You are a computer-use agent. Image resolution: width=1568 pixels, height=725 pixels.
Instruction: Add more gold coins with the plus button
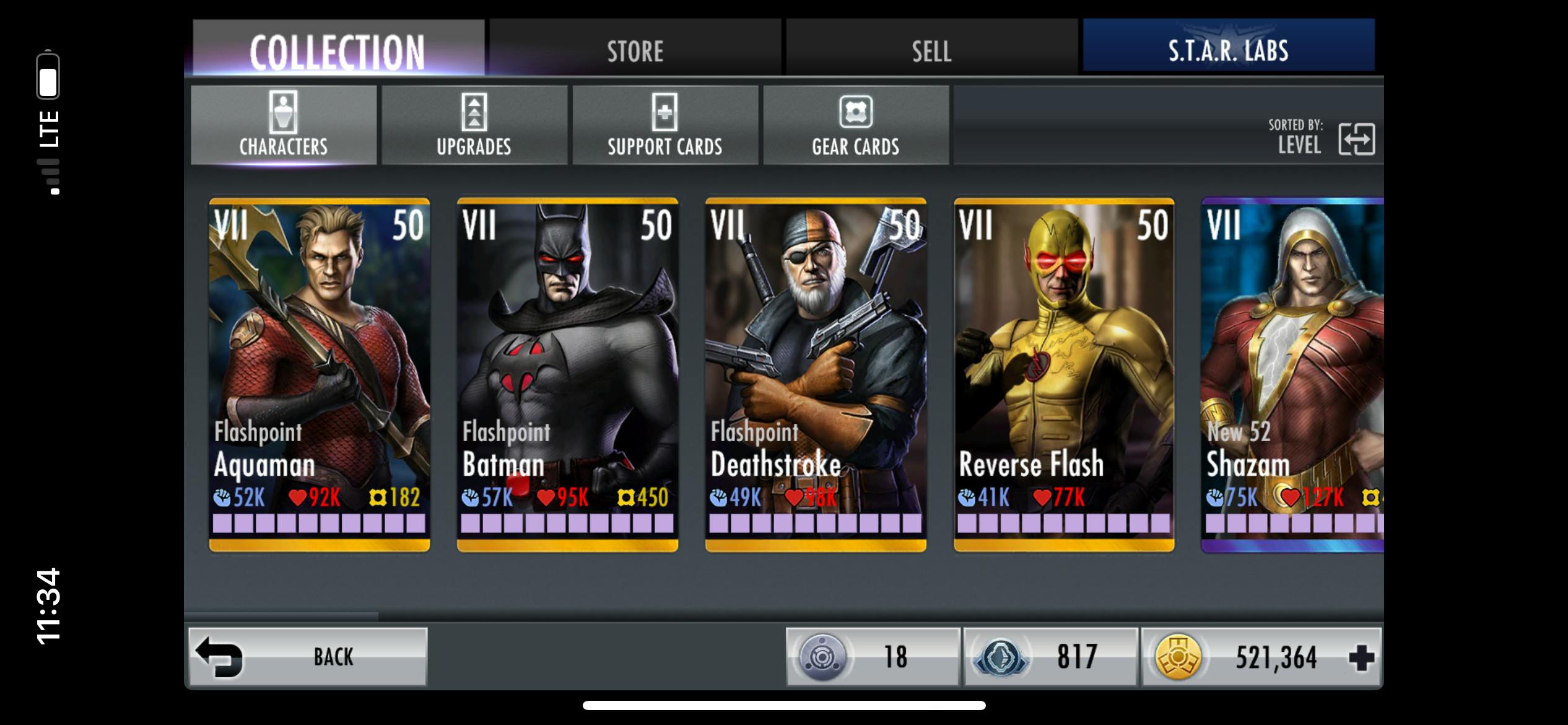(x=1361, y=657)
